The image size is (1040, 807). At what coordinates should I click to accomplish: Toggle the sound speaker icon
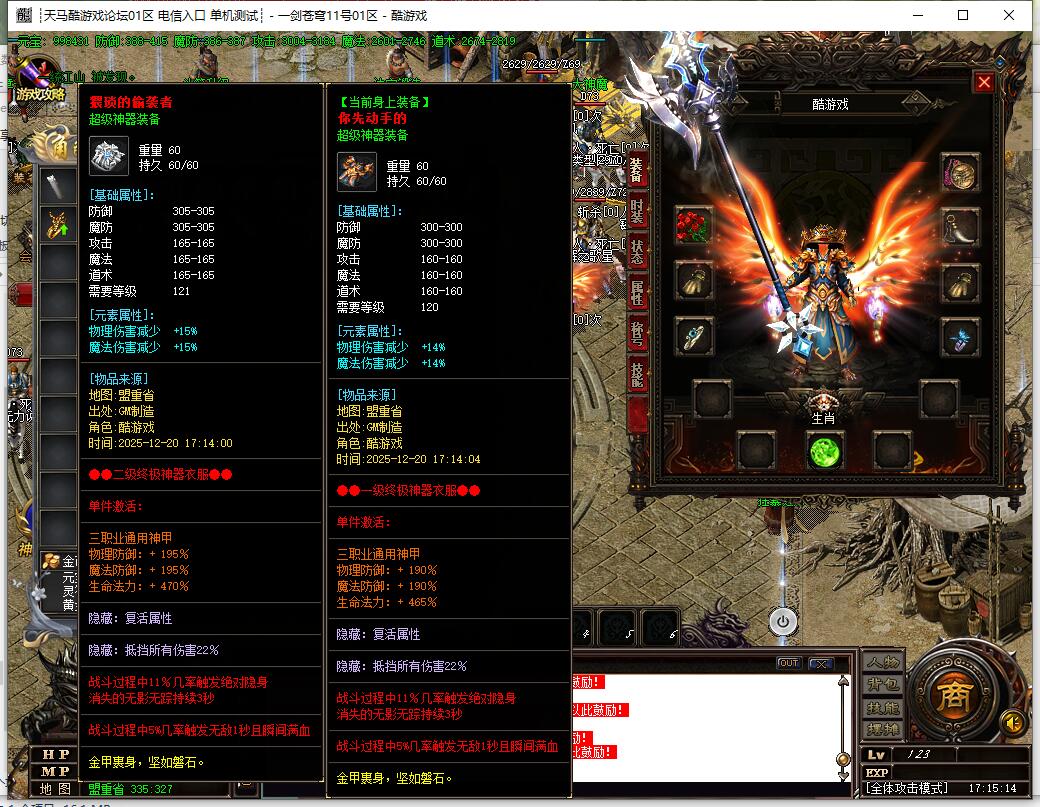click(x=1013, y=721)
